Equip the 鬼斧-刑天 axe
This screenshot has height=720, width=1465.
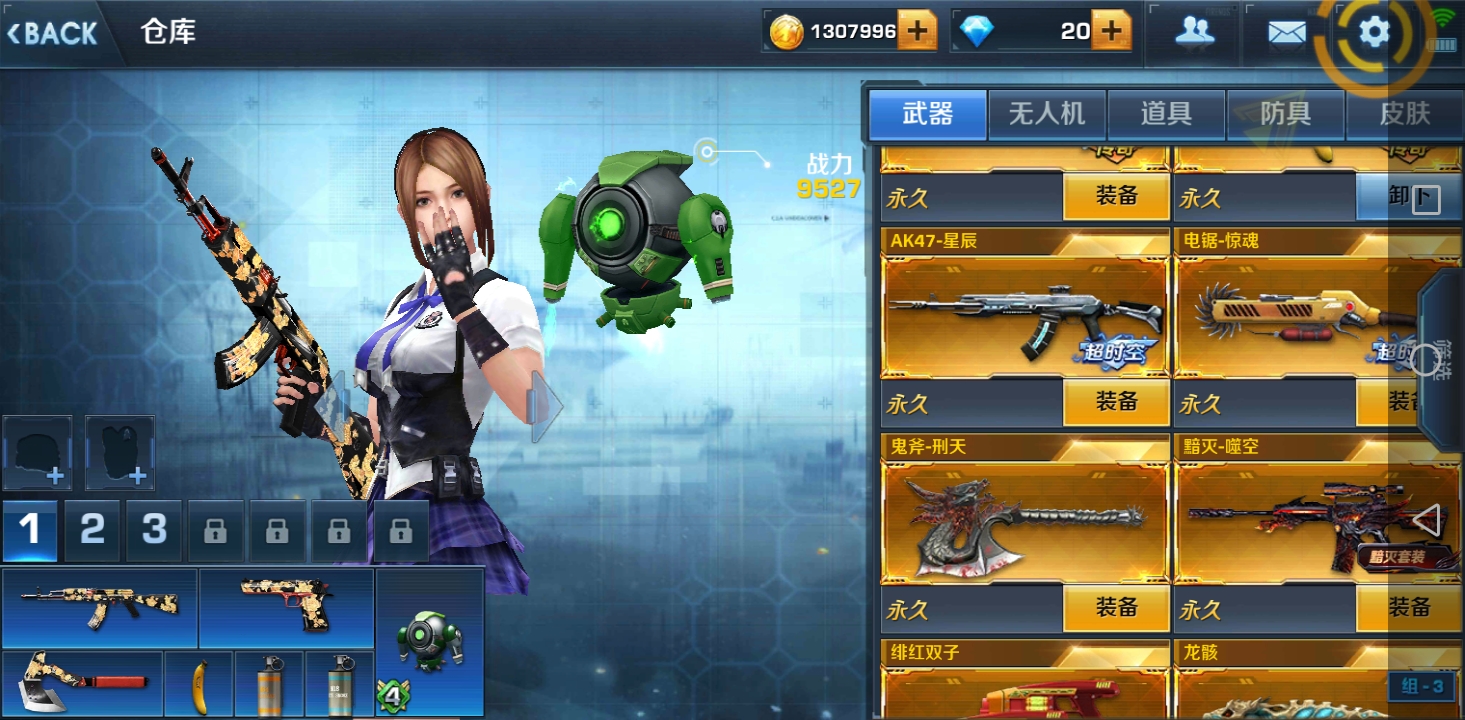(x=1116, y=608)
